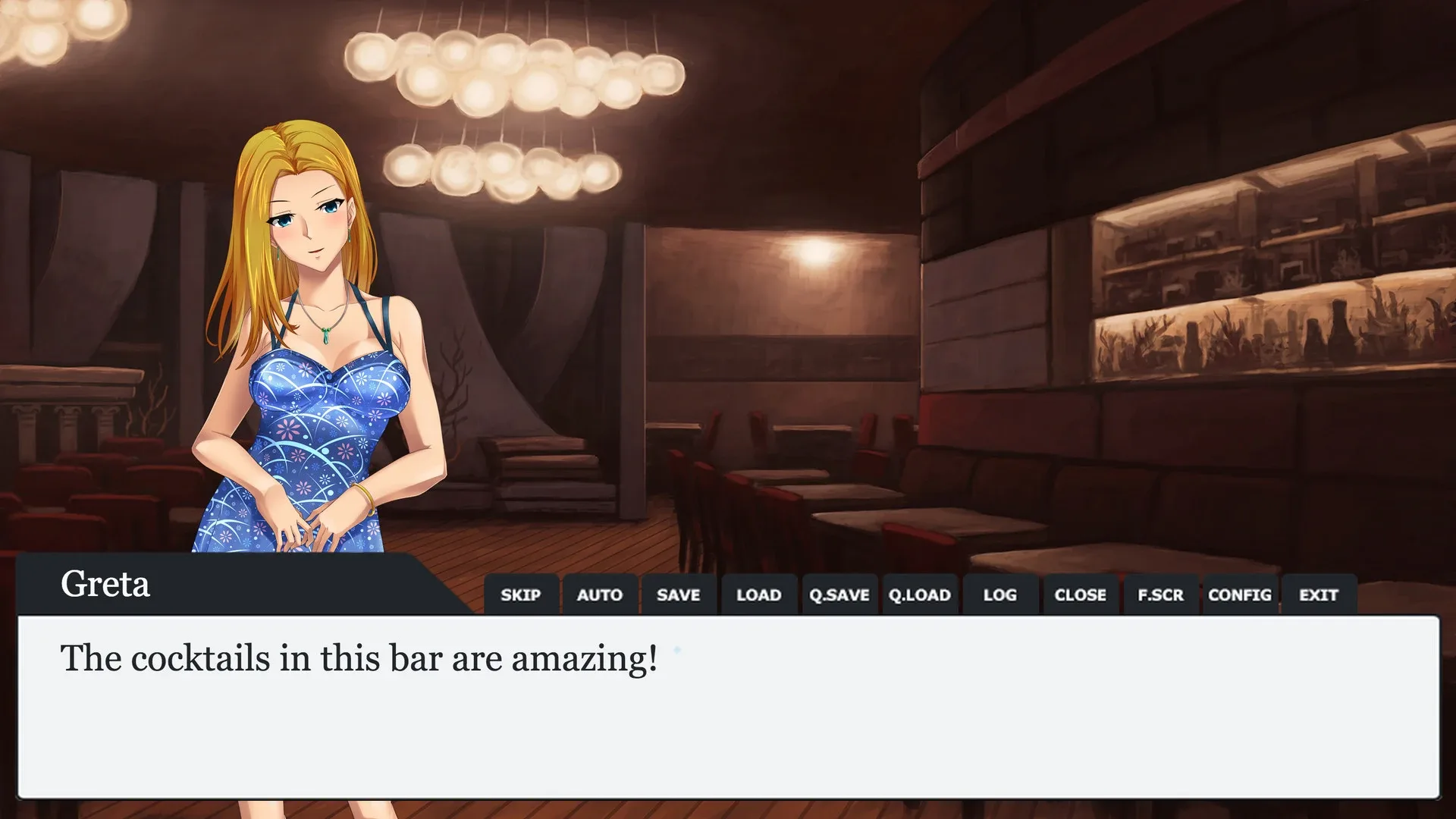This screenshot has width=1456, height=819.
Task: Exit the game via EXIT
Action: point(1319,595)
